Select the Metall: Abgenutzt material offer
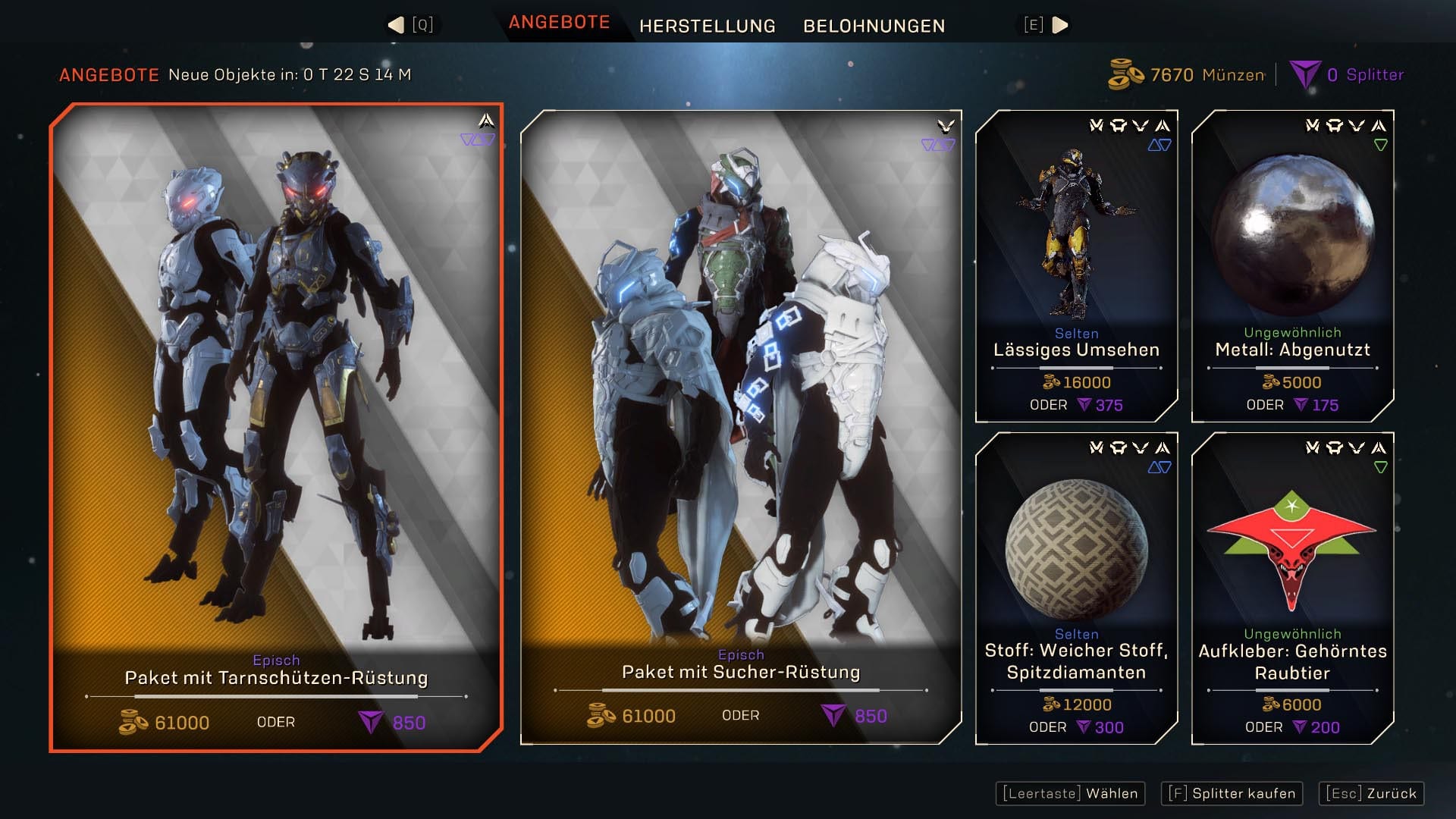The width and height of the screenshot is (1456, 819). coord(1292,265)
